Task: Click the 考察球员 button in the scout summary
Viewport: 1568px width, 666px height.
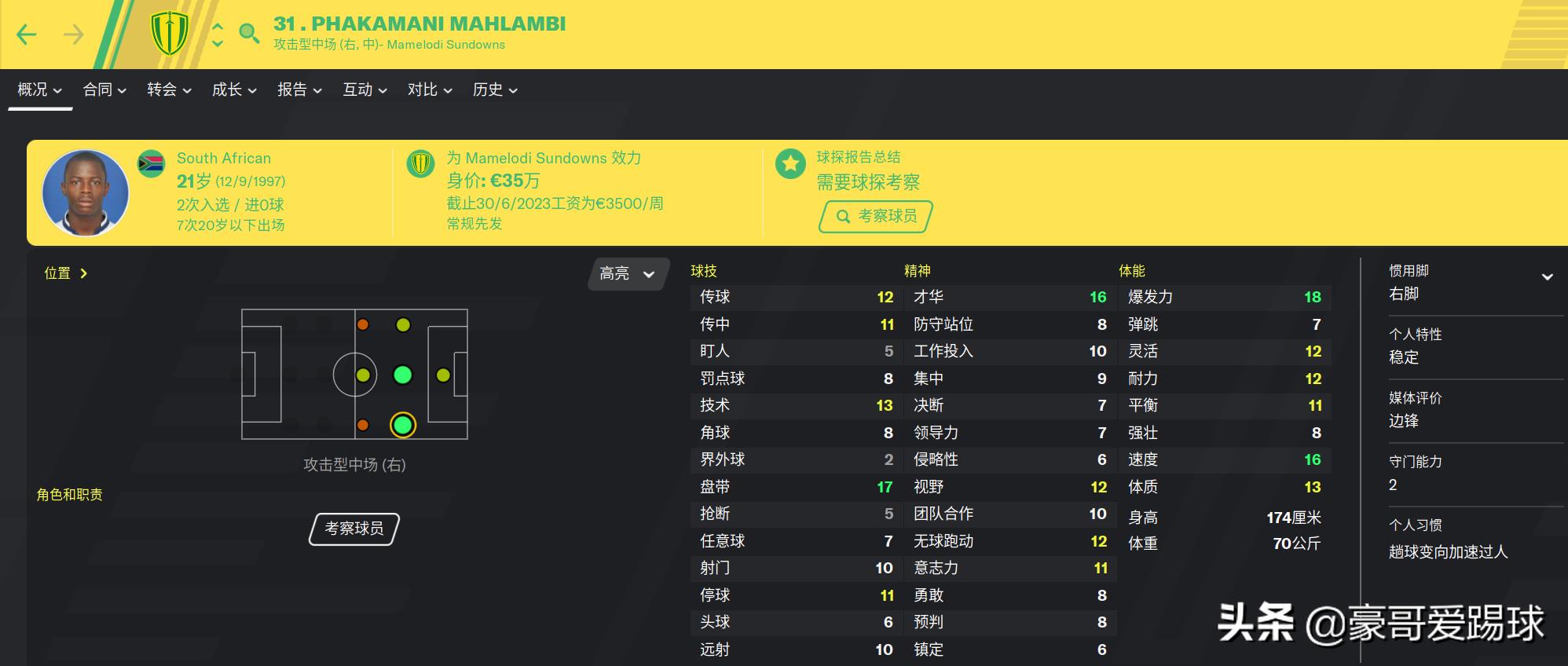Action: [x=874, y=216]
